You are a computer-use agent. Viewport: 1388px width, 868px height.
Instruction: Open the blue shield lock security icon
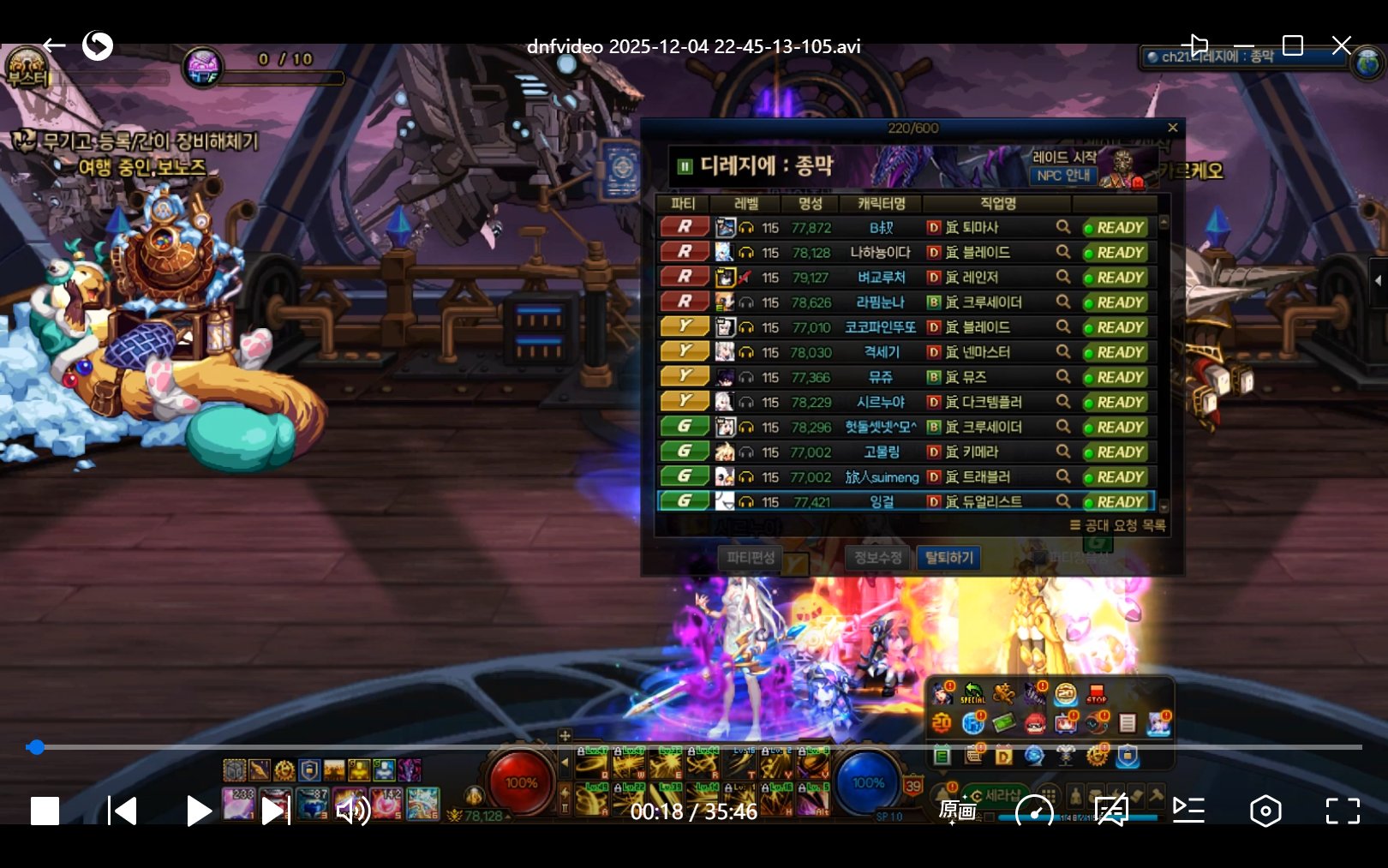[1128, 756]
